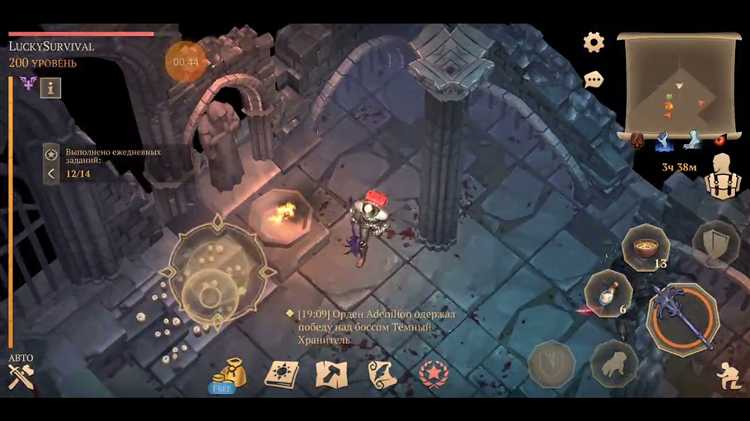Attack with the equipped weapon button

pyautogui.click(x=682, y=313)
